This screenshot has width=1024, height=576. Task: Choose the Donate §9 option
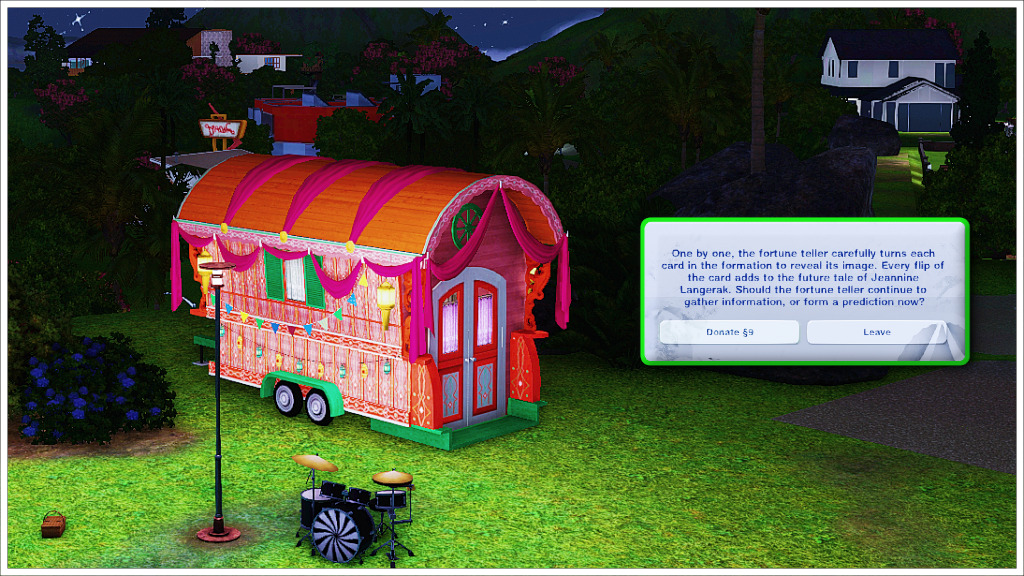click(x=729, y=332)
